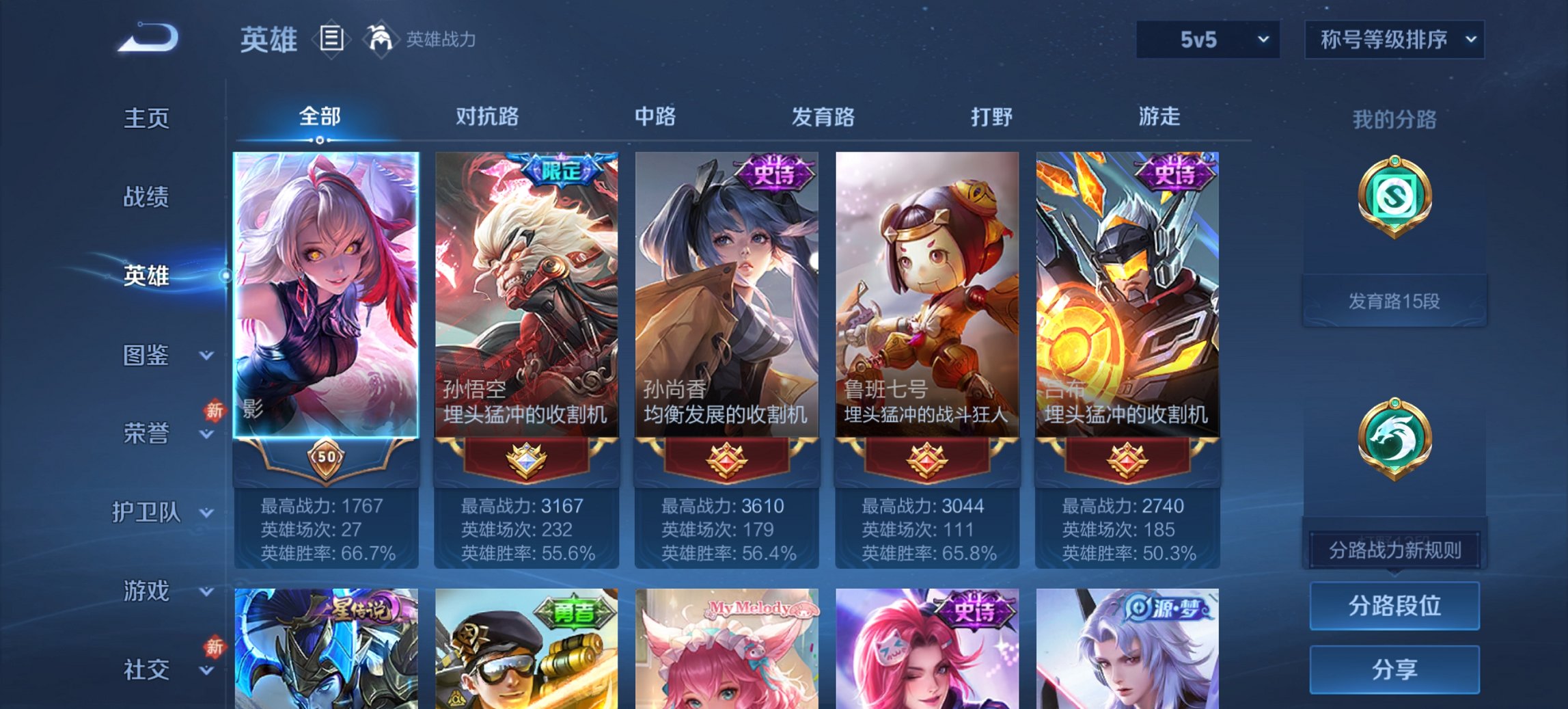This screenshot has height=709, width=1568.
Task: Open the 分路战力新规则 rules link
Action: (x=1394, y=550)
